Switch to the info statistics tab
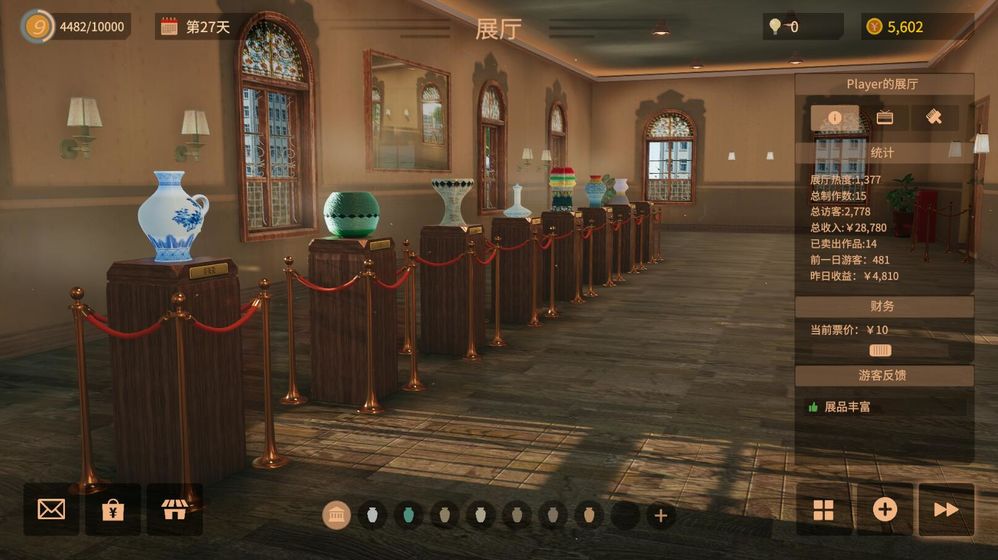This screenshot has width=998, height=560. (x=834, y=117)
